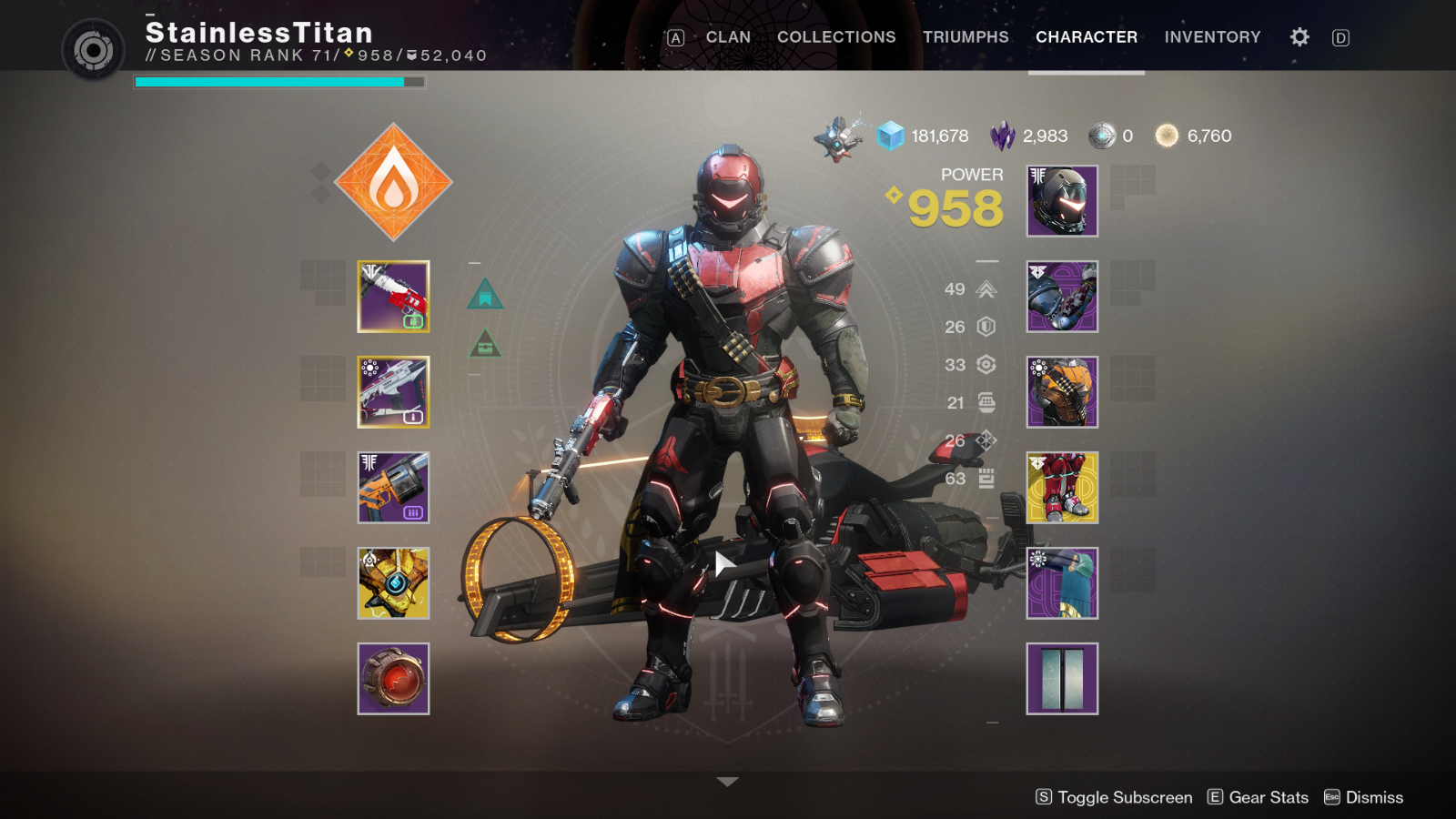This screenshot has height=819, width=1456.
Task: Open the Clan tab
Action: coord(728,37)
